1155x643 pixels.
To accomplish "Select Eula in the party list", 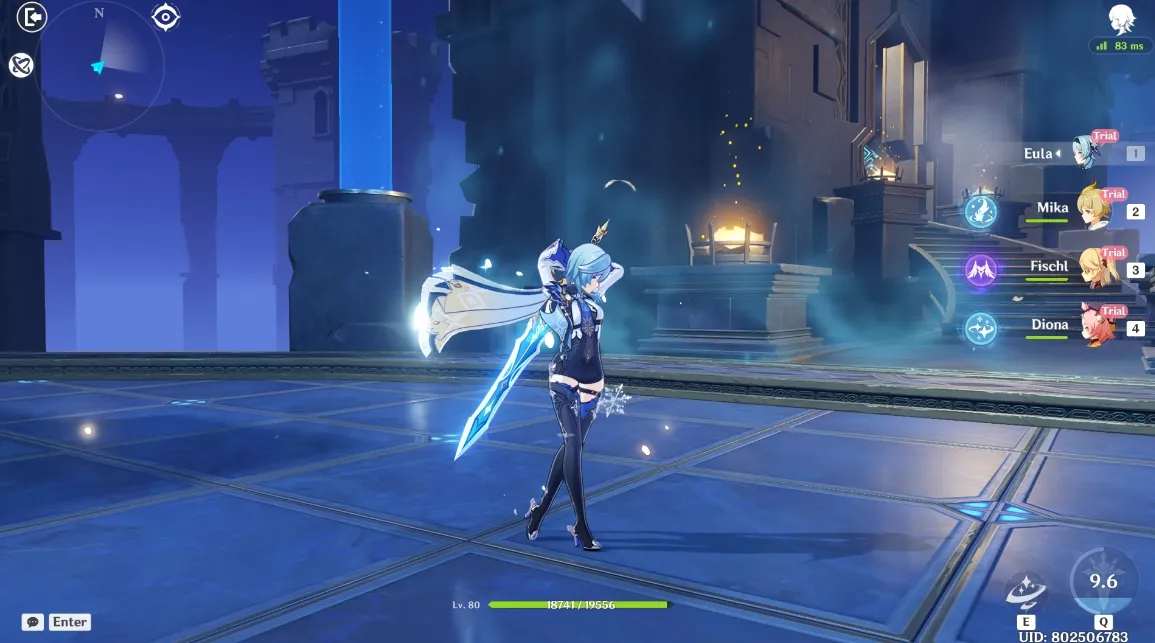I will (x=1085, y=153).
